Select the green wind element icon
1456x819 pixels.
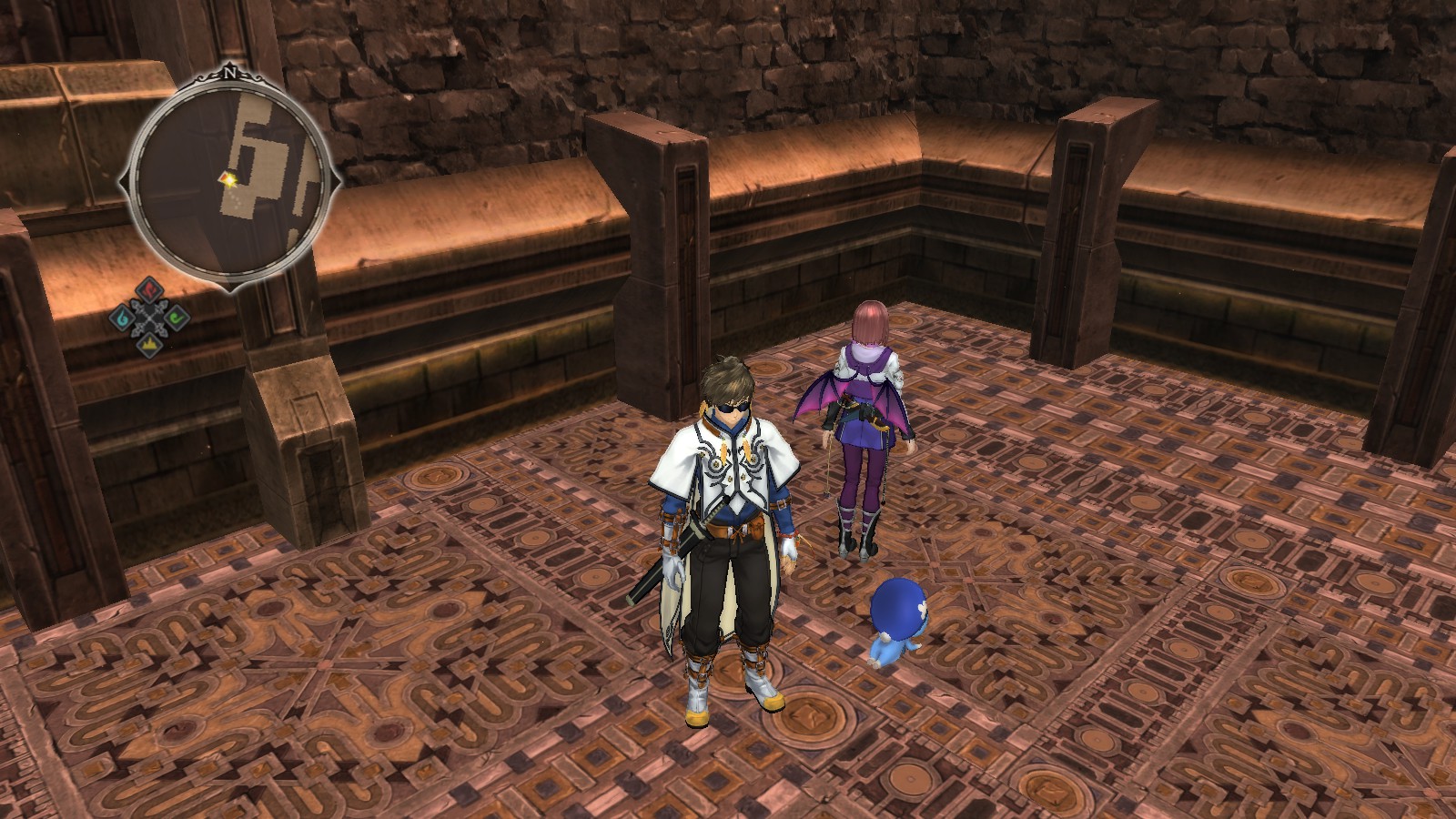177,318
